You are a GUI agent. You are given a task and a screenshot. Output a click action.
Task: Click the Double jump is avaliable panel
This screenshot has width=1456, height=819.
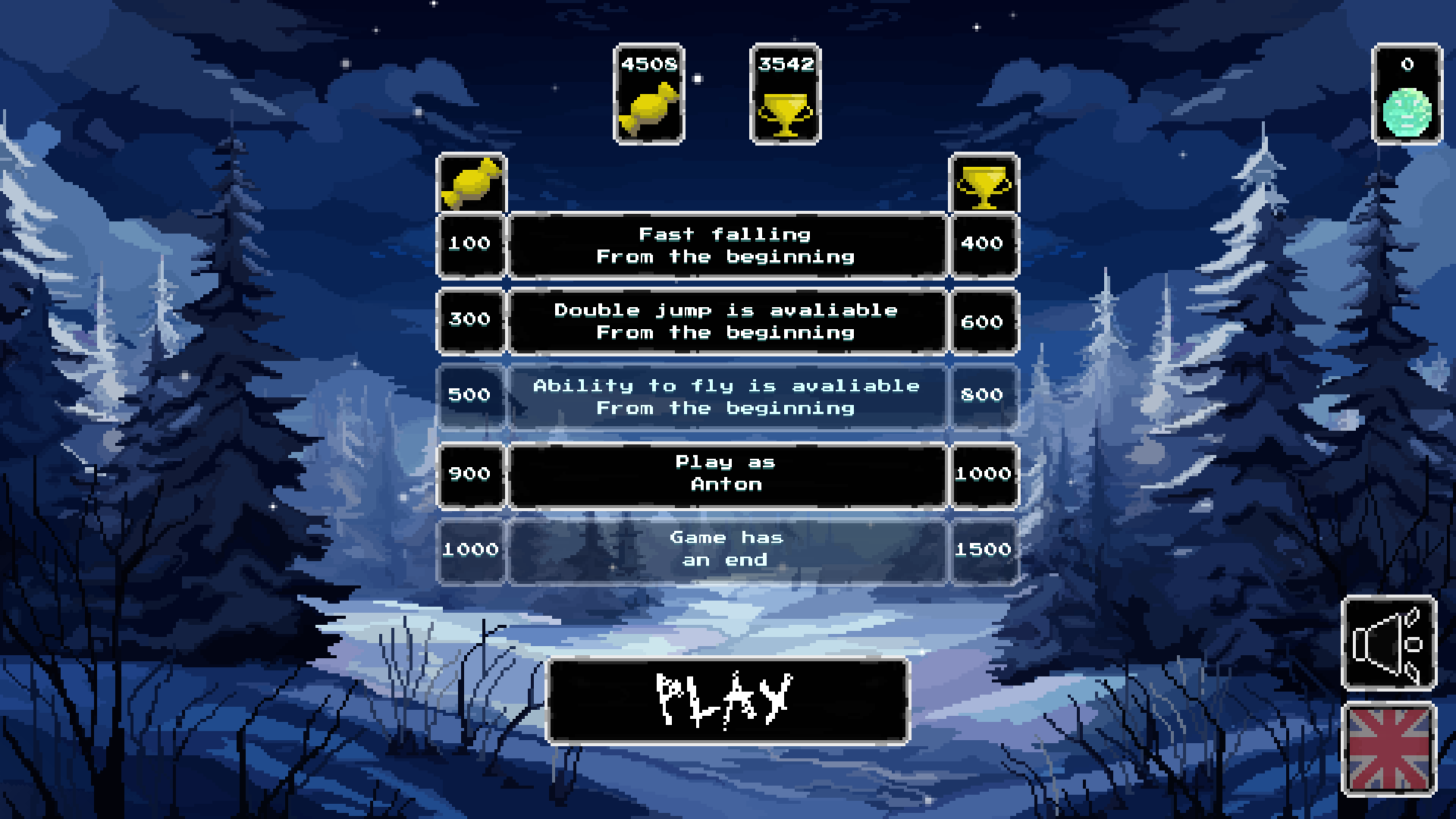(726, 321)
